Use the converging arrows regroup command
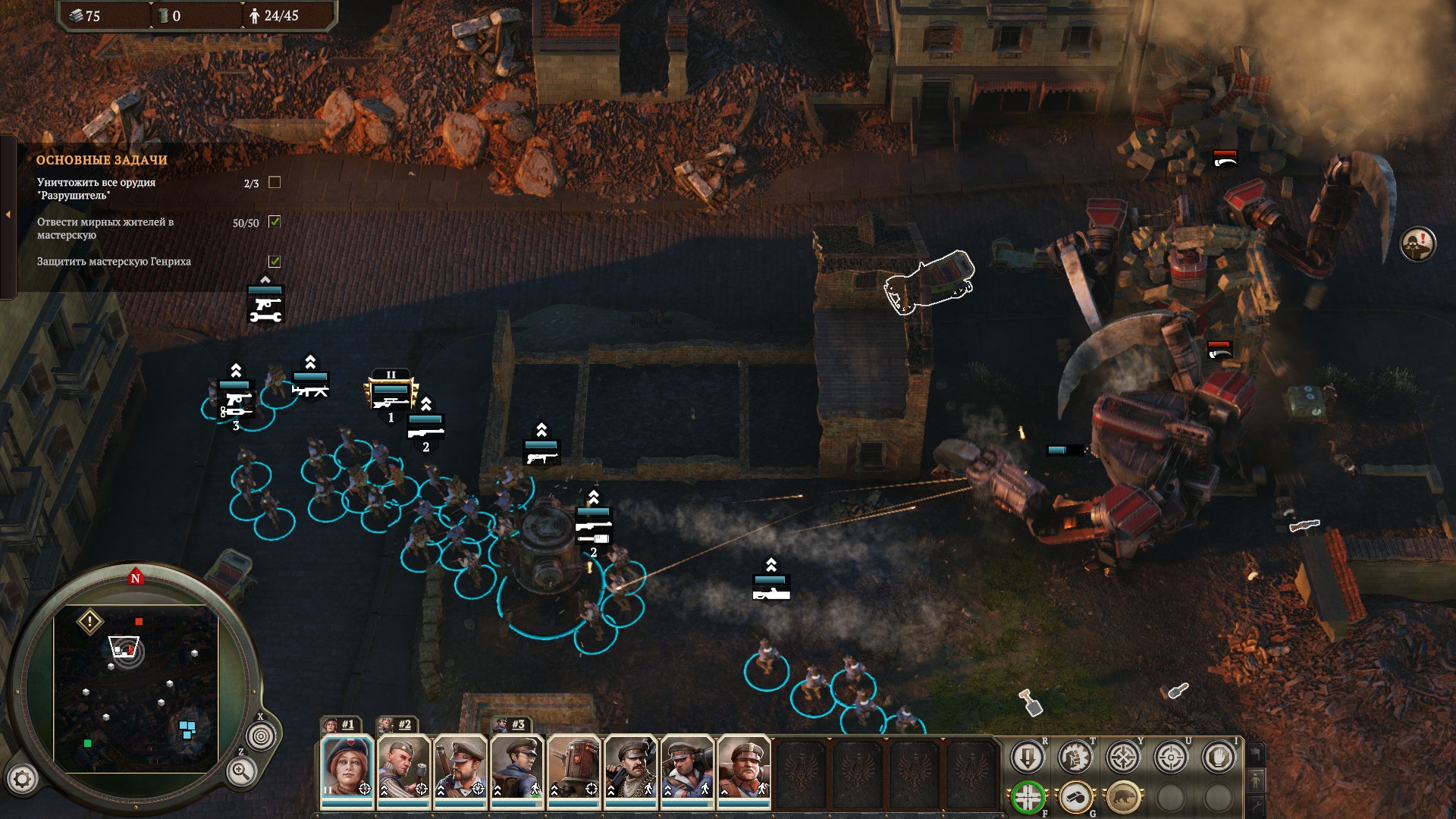The image size is (1456, 819). (x=1123, y=758)
